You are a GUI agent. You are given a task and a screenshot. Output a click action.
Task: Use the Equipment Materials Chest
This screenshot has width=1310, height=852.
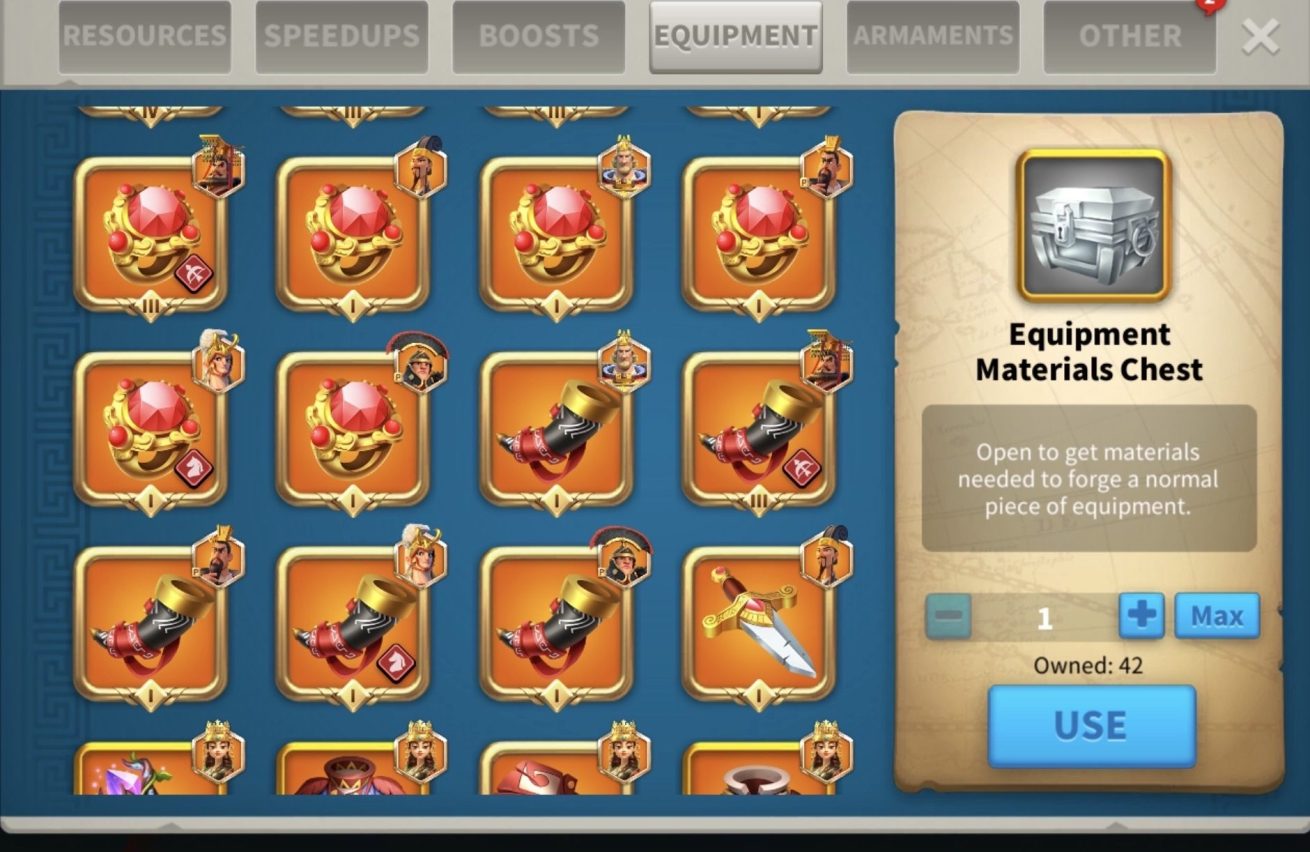(1091, 726)
